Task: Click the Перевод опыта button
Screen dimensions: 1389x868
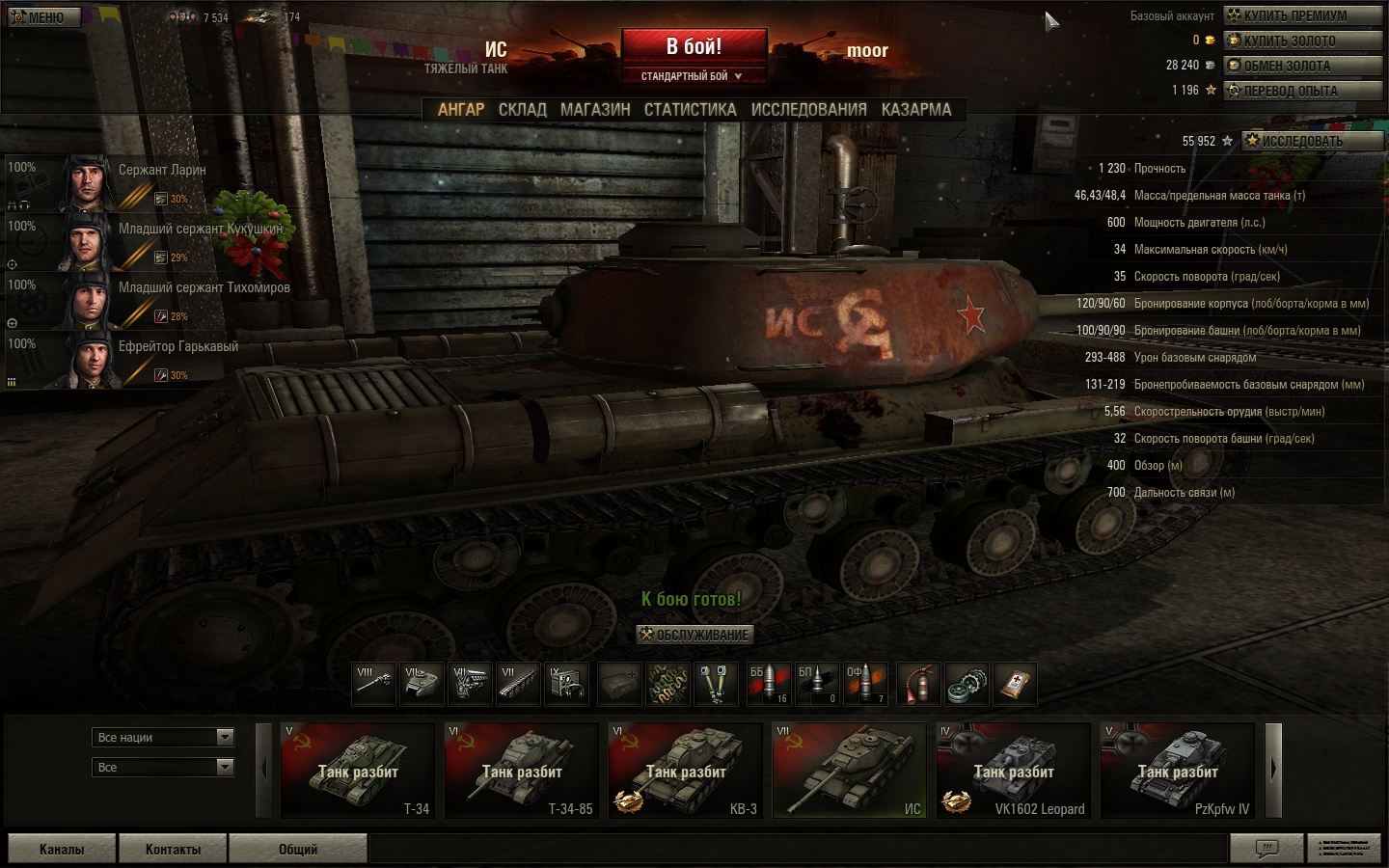Action: (1302, 91)
